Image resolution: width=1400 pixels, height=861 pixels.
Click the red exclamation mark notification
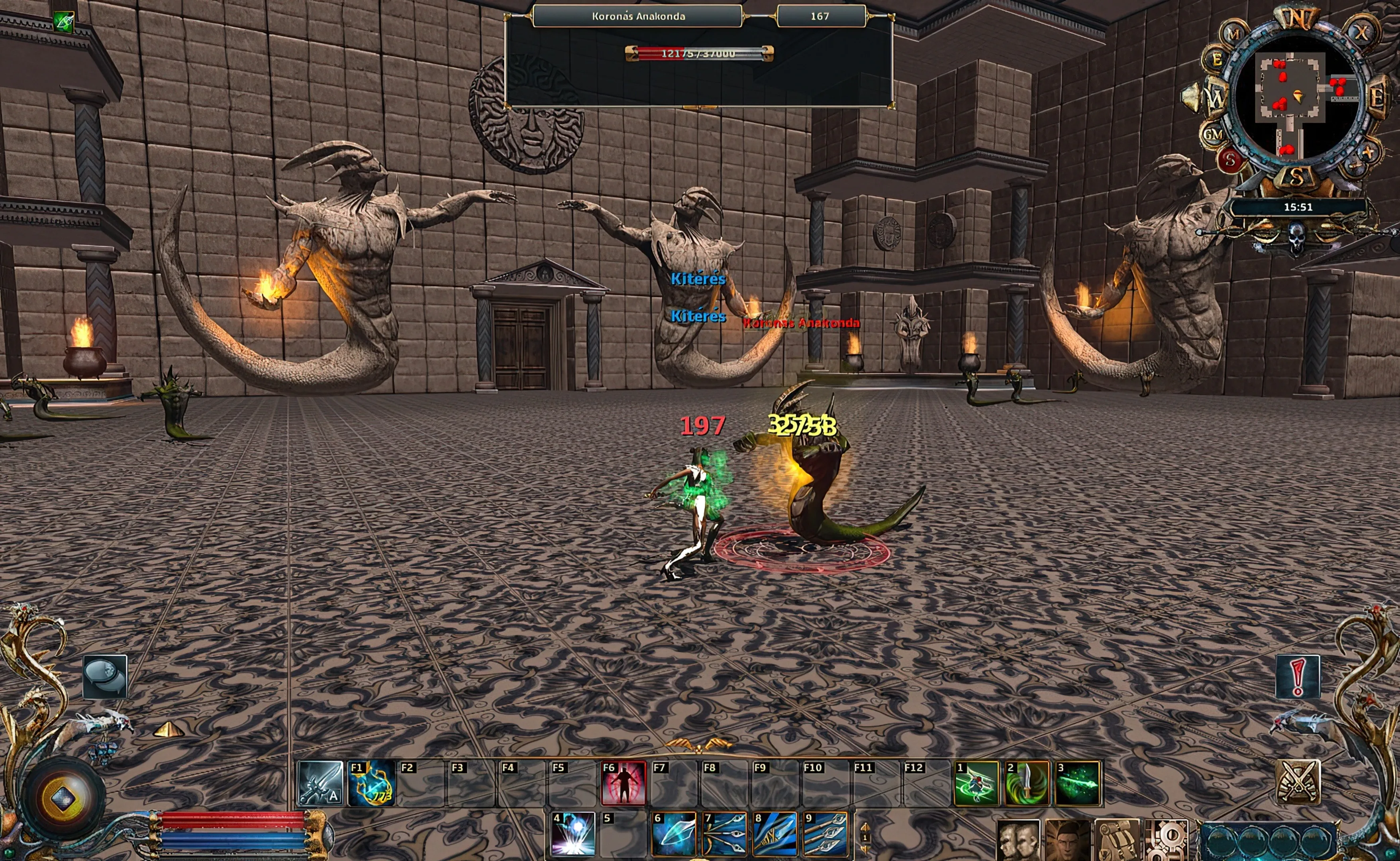click(x=1298, y=676)
